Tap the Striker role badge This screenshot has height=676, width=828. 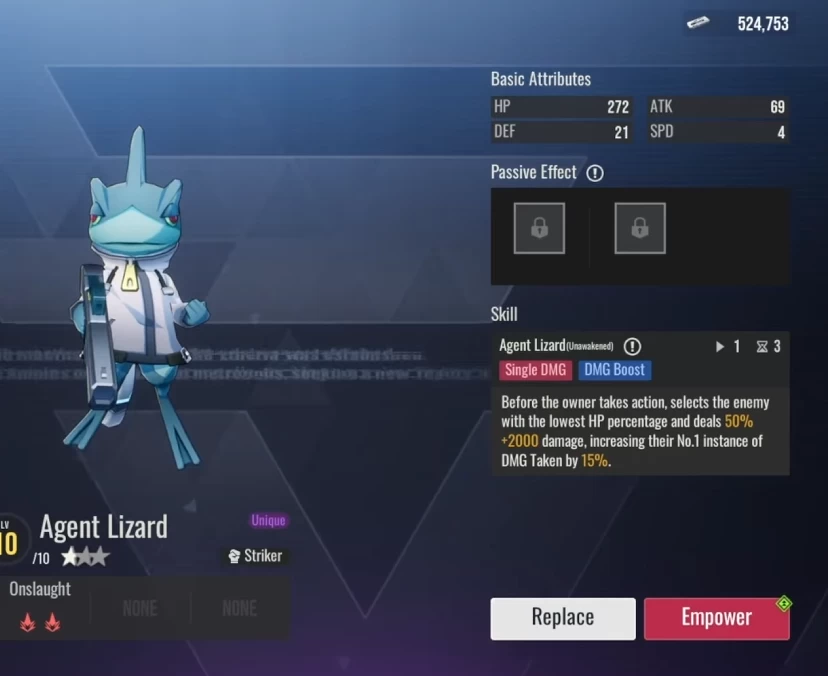tap(255, 555)
